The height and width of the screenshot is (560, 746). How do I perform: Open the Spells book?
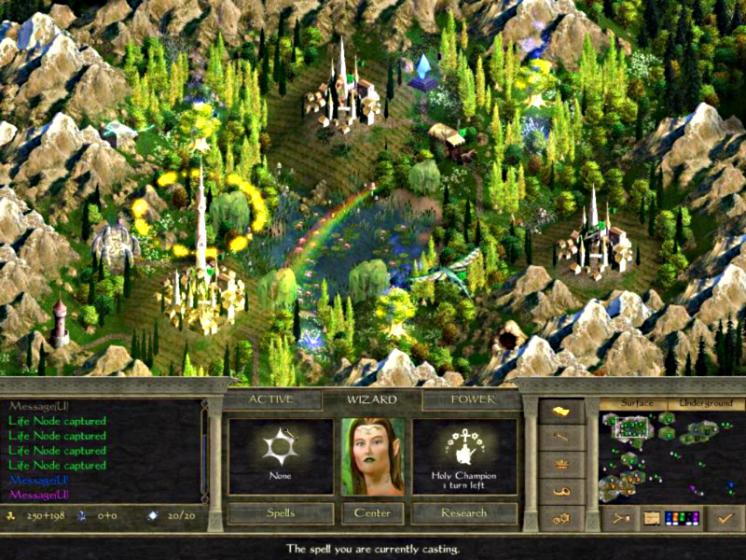click(x=279, y=513)
